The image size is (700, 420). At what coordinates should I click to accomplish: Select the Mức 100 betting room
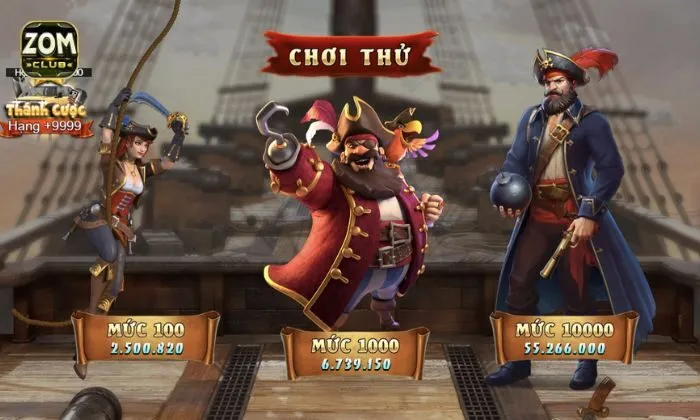(x=146, y=338)
